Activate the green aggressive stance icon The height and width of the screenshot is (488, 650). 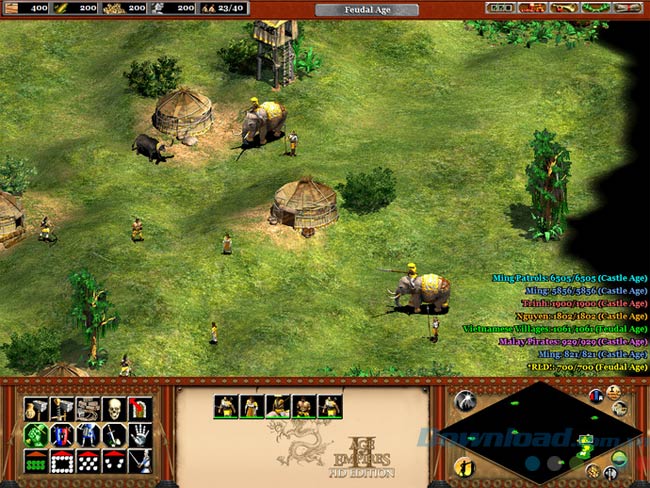pos(35,435)
